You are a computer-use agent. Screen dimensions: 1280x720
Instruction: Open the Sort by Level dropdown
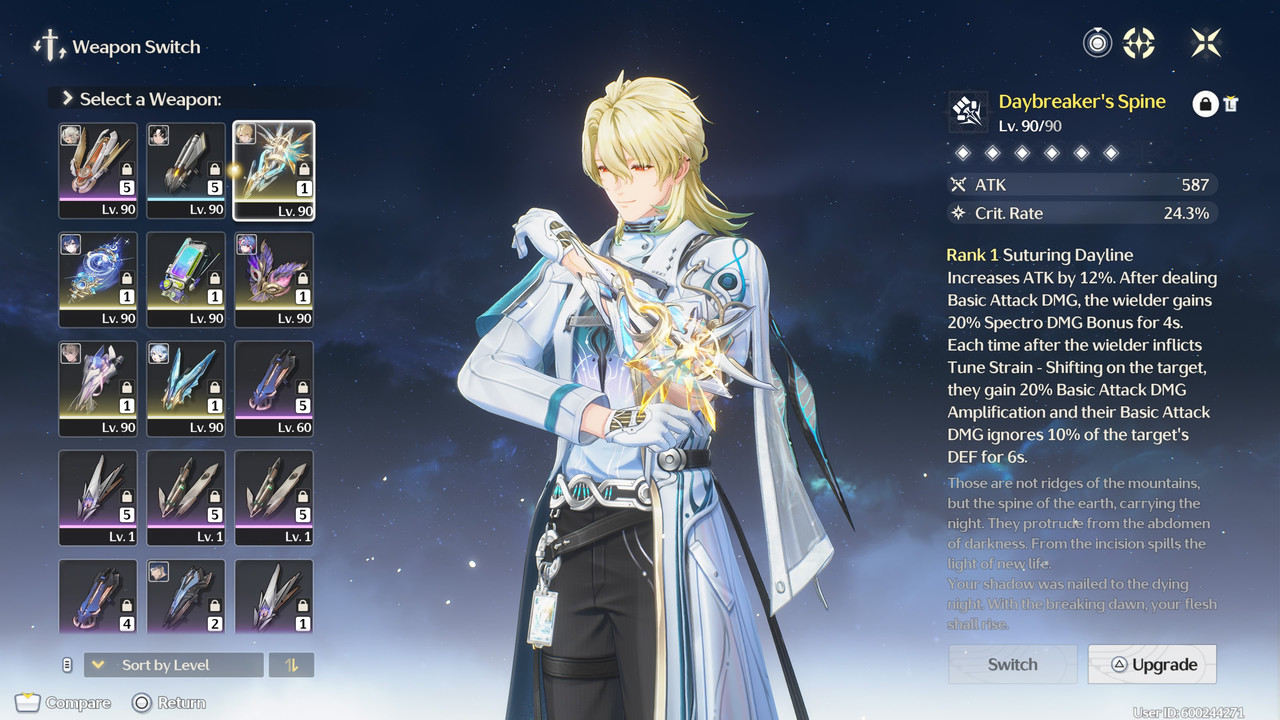(x=174, y=665)
